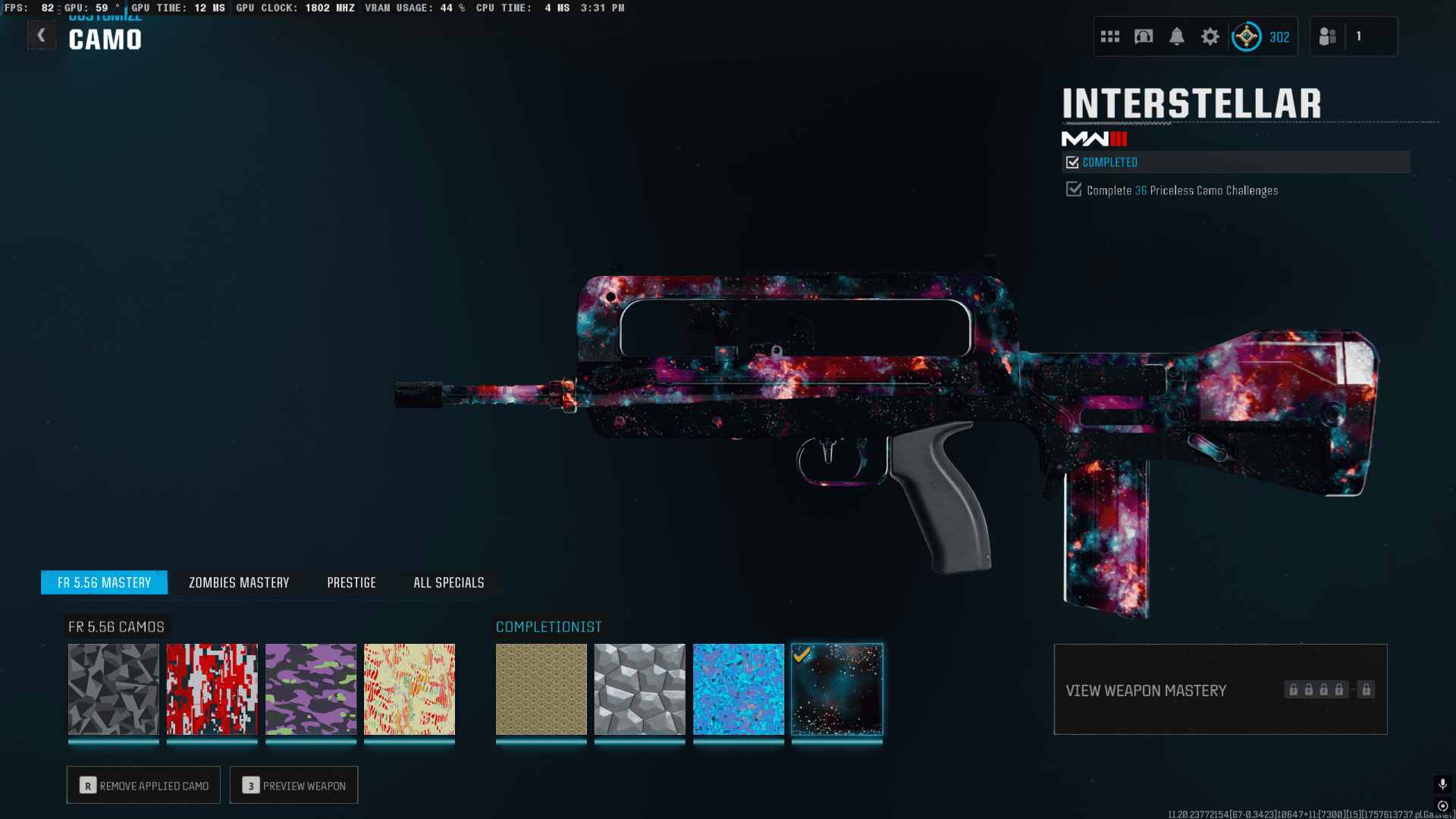Screen dimensions: 1456x819
Task: Open settings with the gear icon
Action: pyautogui.click(x=1210, y=36)
